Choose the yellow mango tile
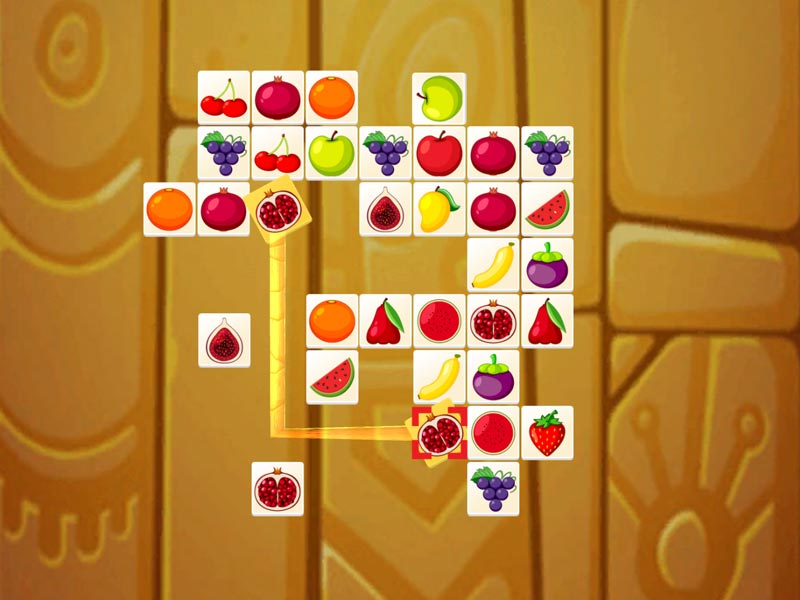800x600 pixels. (439, 209)
